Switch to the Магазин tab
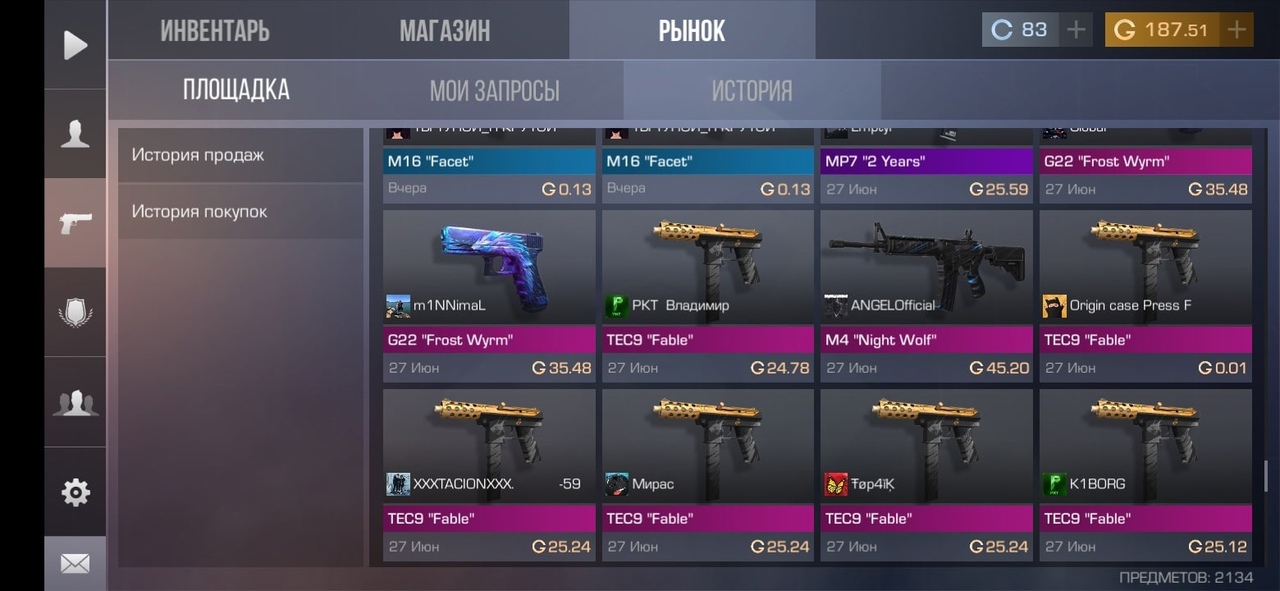The width and height of the screenshot is (1280, 591). pos(445,31)
